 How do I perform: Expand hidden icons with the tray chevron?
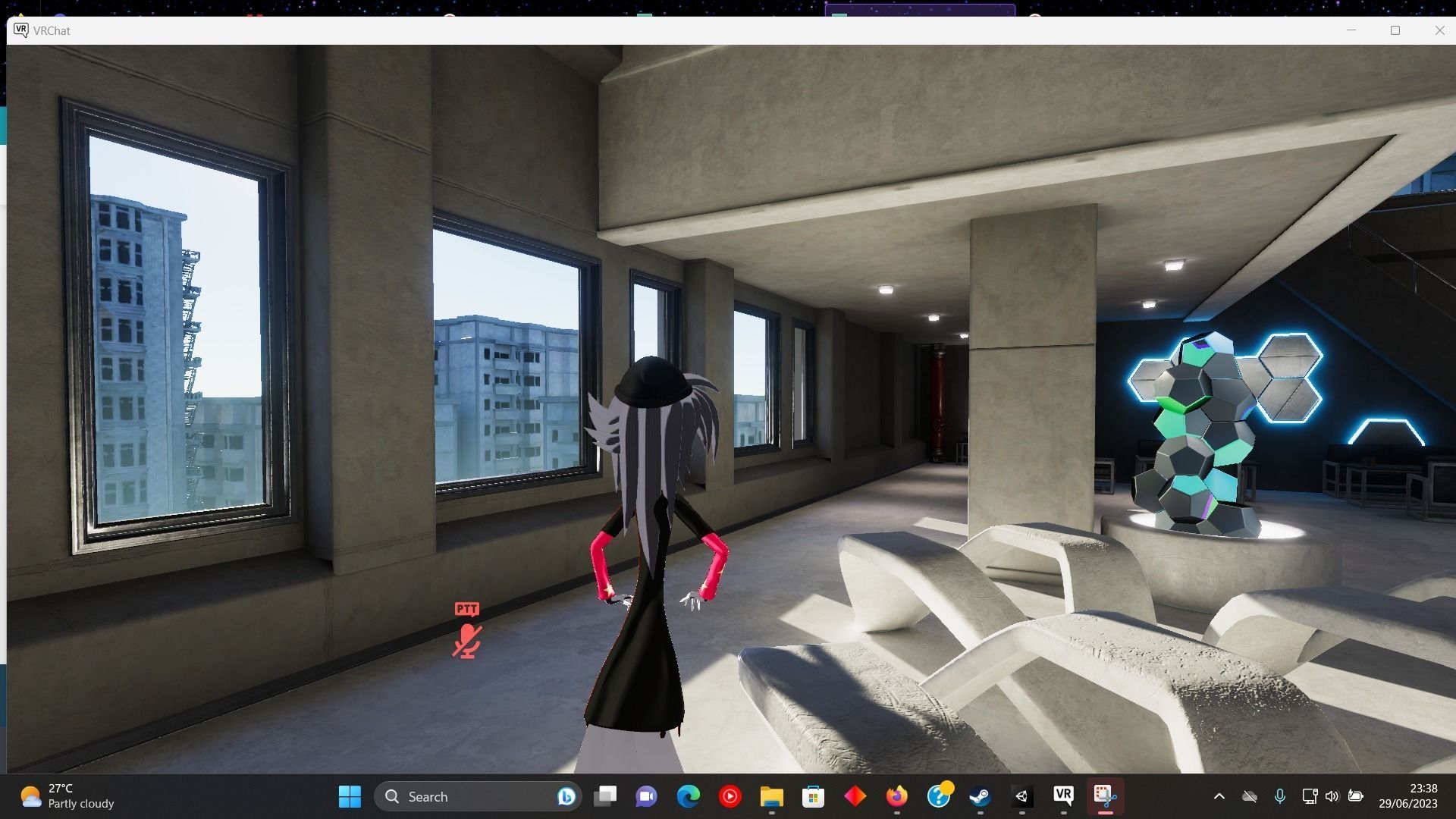1219,796
